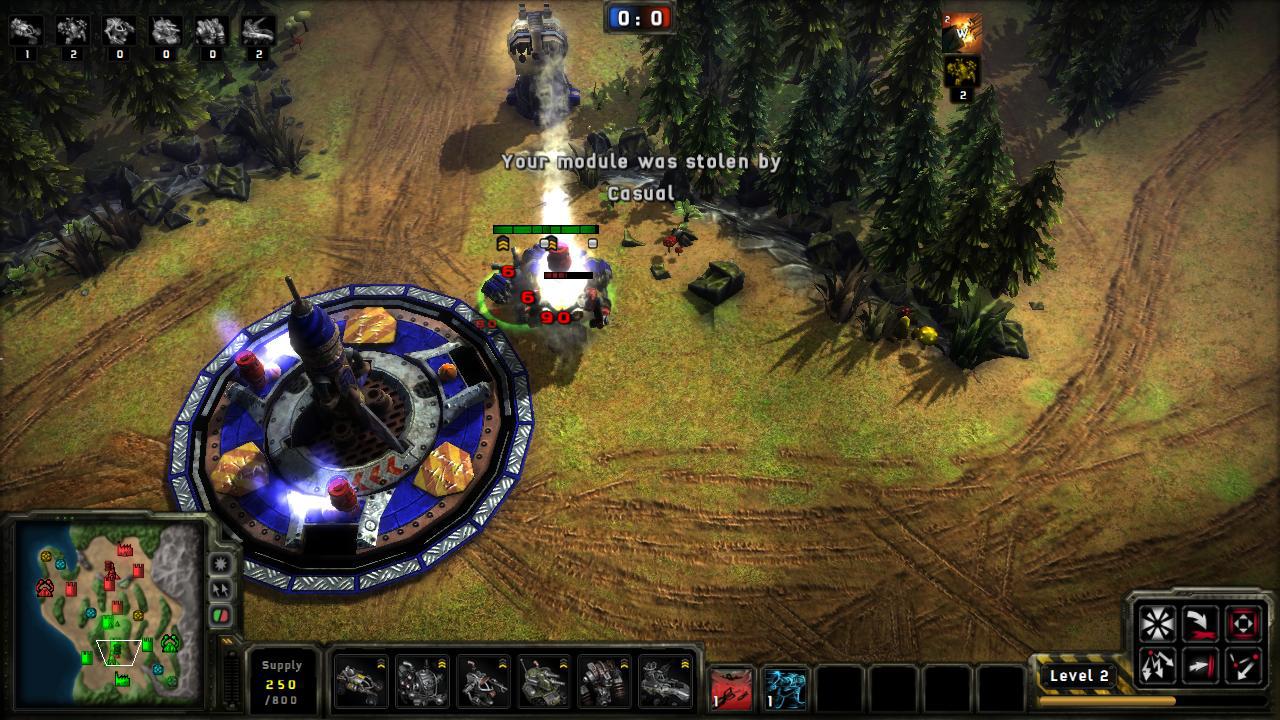
Task: Select the yellow mech icon under the W
Action: point(962,72)
